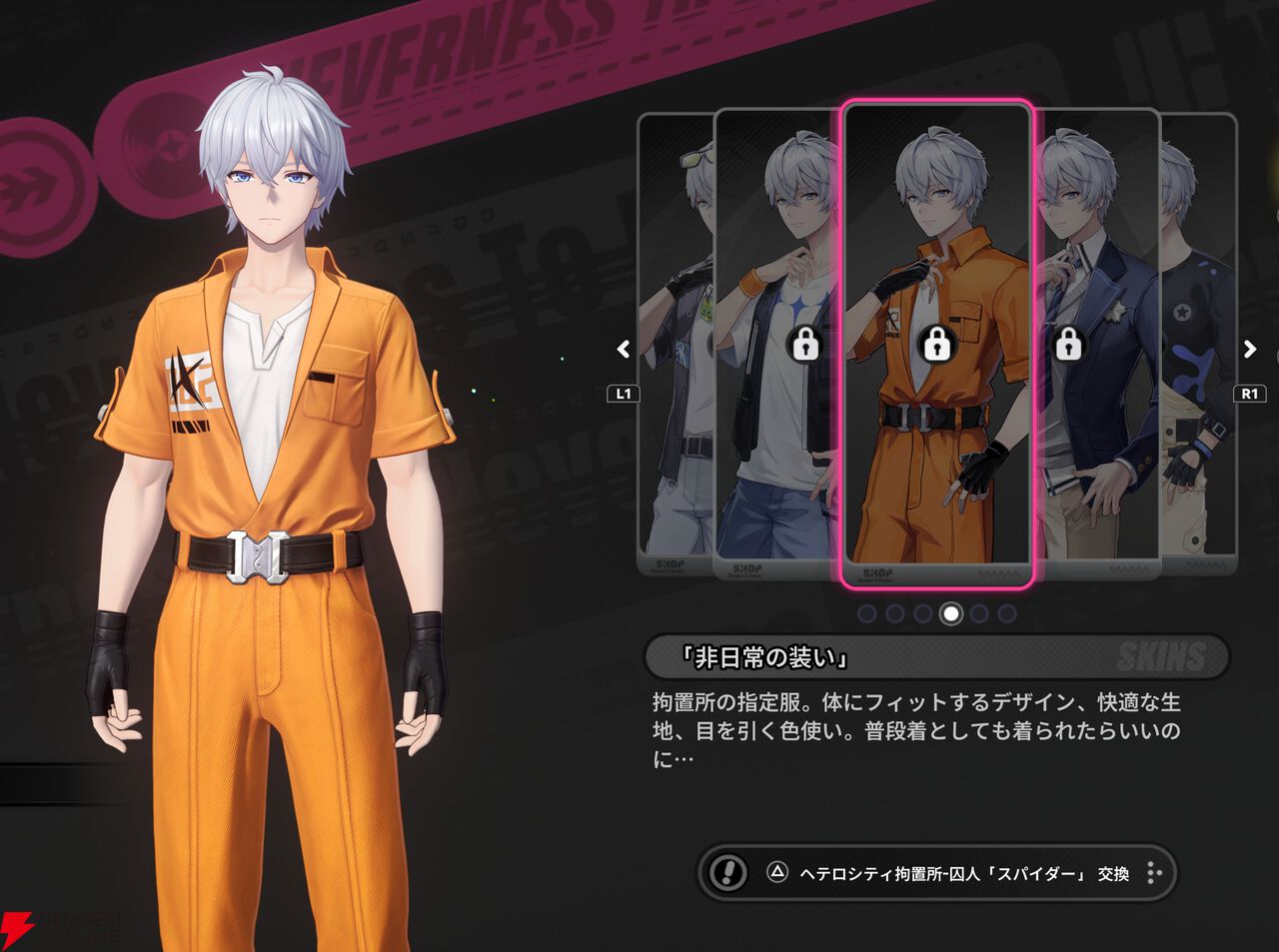Viewport: 1279px width, 952px height.
Task: Select the fourth pagination dot
Action: (x=949, y=614)
